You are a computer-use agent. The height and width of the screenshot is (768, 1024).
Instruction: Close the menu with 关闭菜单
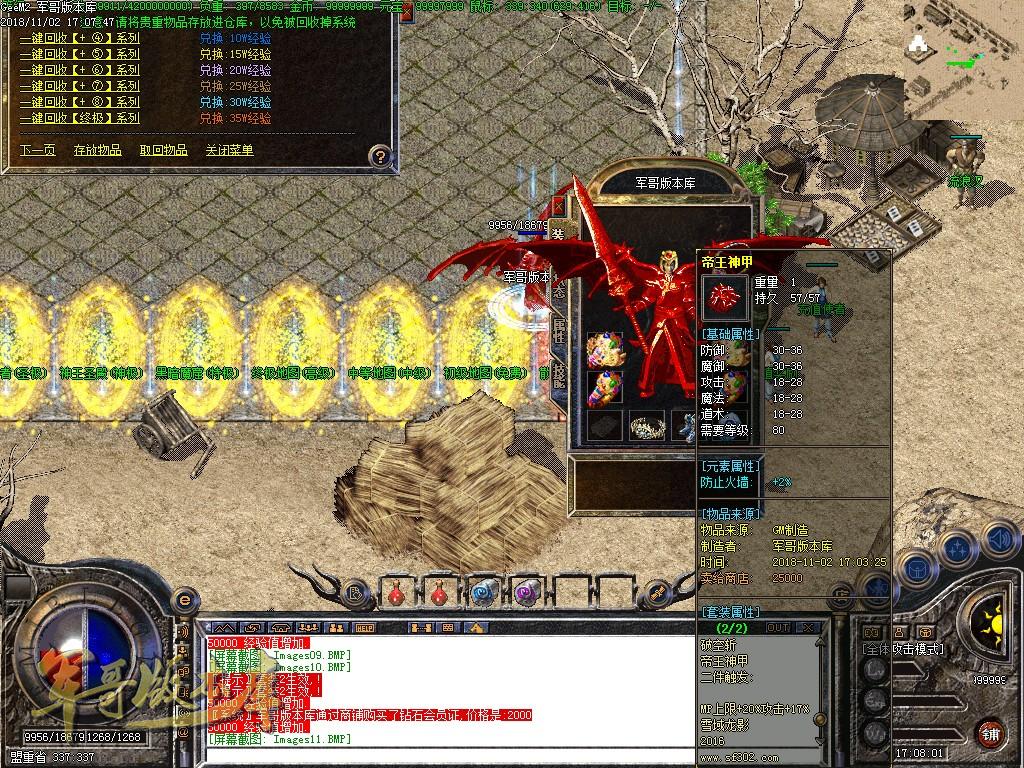tap(230, 150)
